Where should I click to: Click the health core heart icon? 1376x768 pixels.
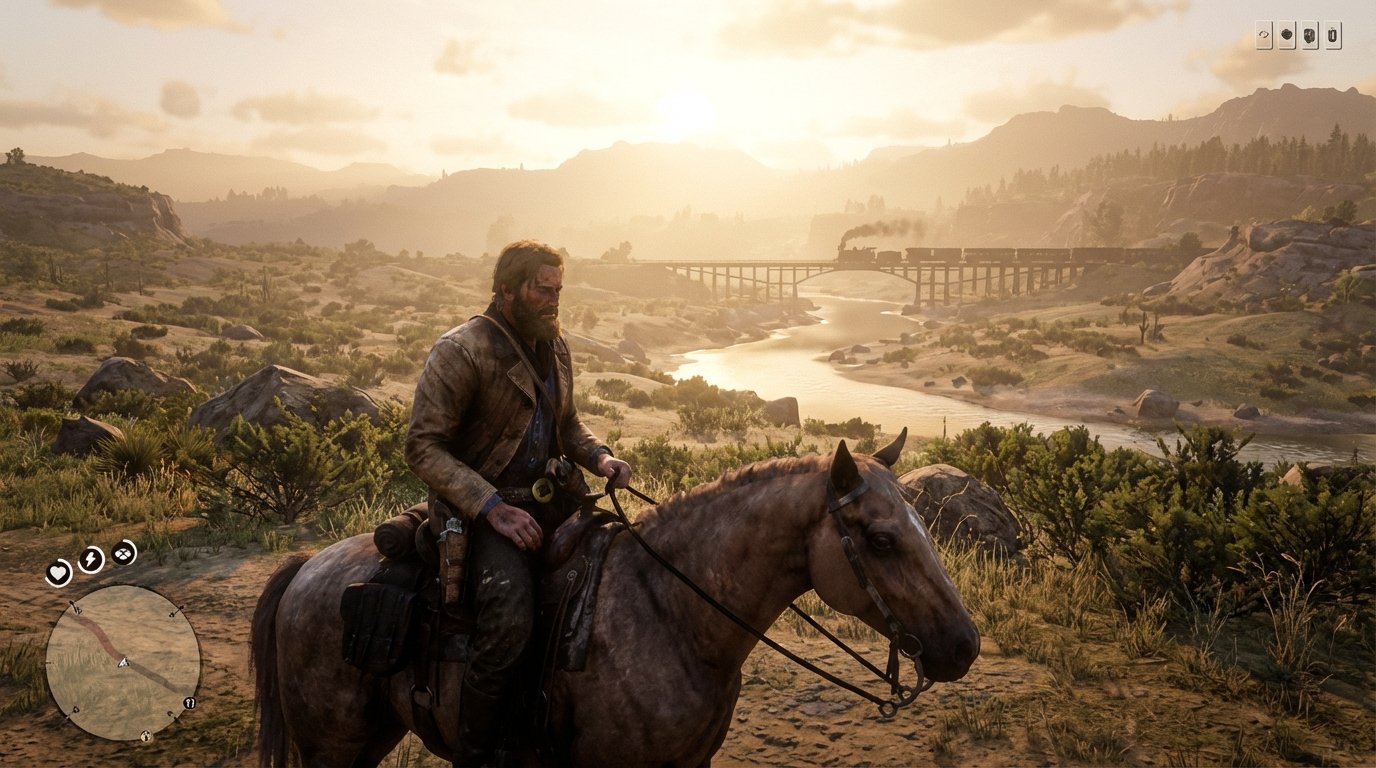pos(58,574)
